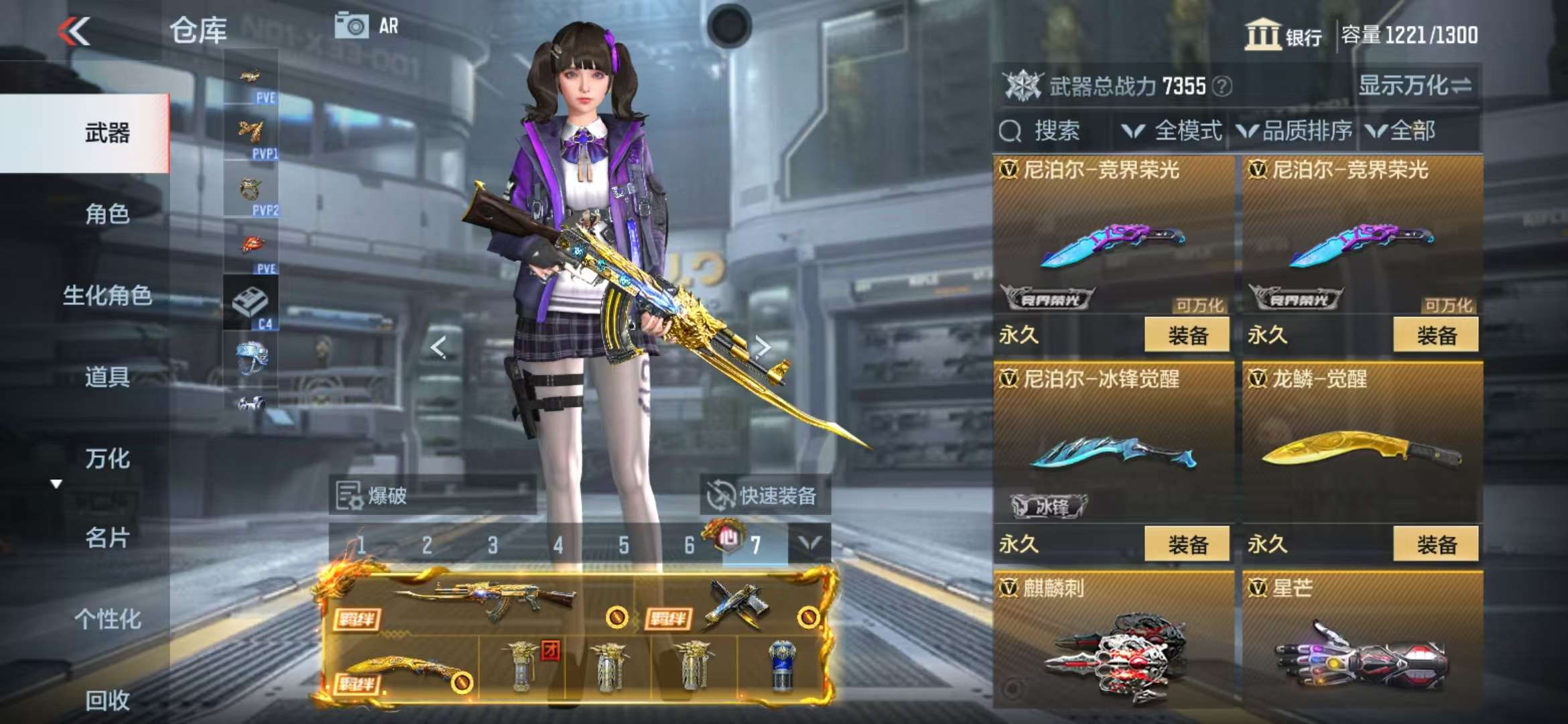Equip the 尼泊尔-冰锋觉醒 knife
1568x724 pixels.
pos(1187,544)
